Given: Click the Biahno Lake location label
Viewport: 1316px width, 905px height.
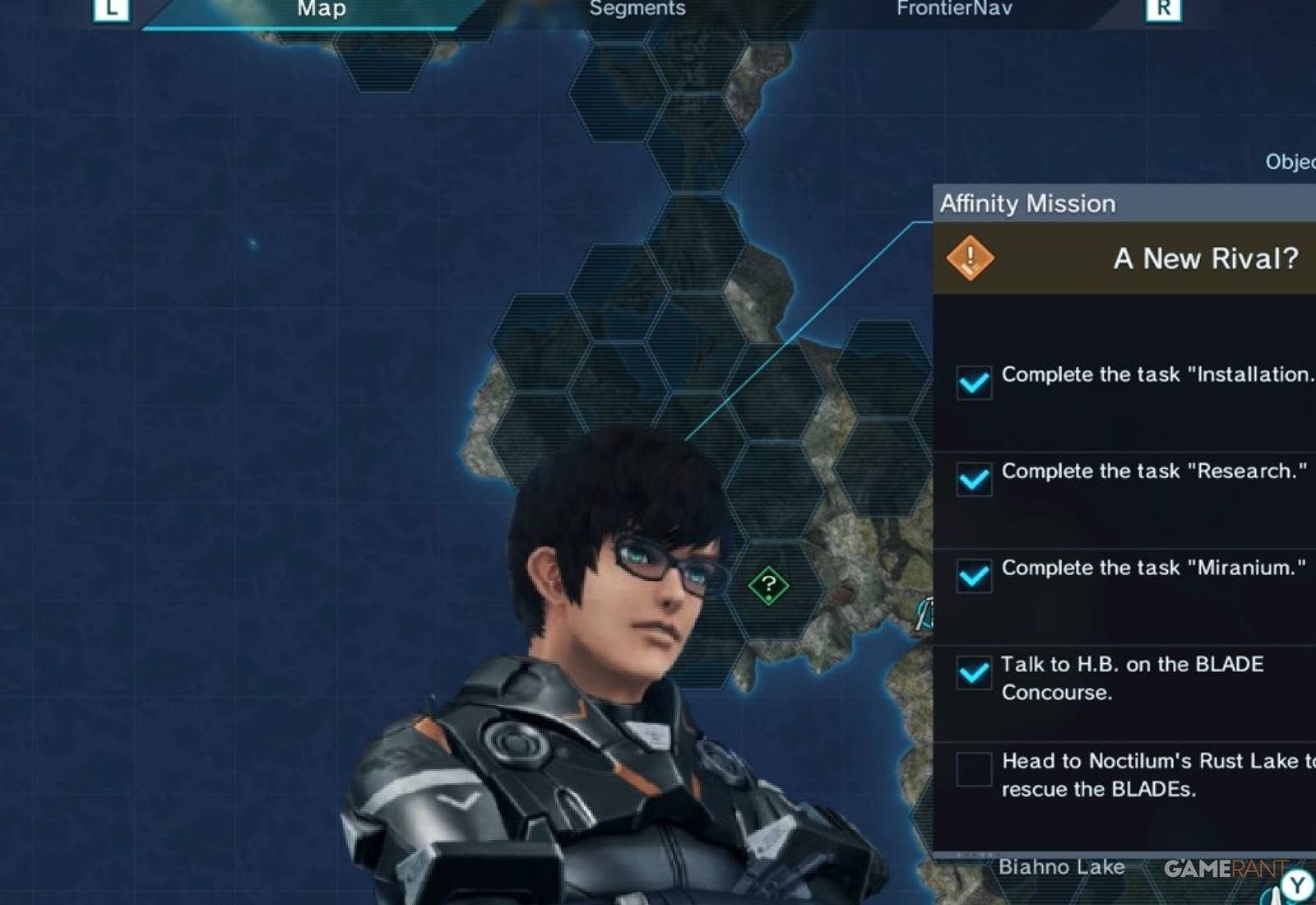Looking at the screenshot, I should click(1062, 866).
